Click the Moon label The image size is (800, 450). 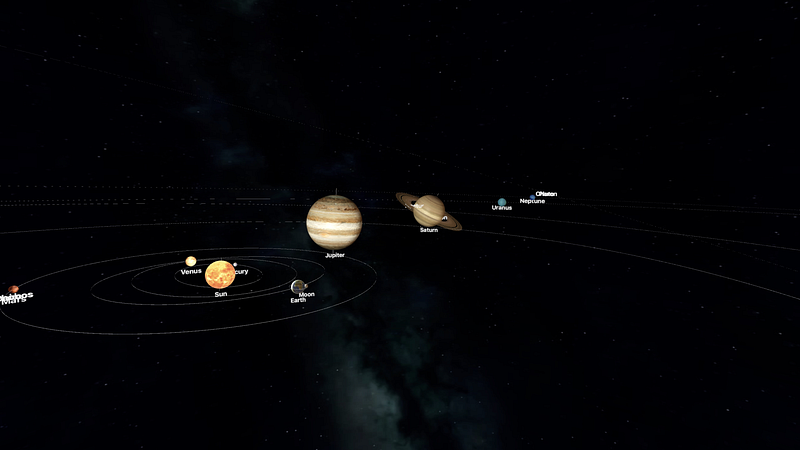pos(307,294)
